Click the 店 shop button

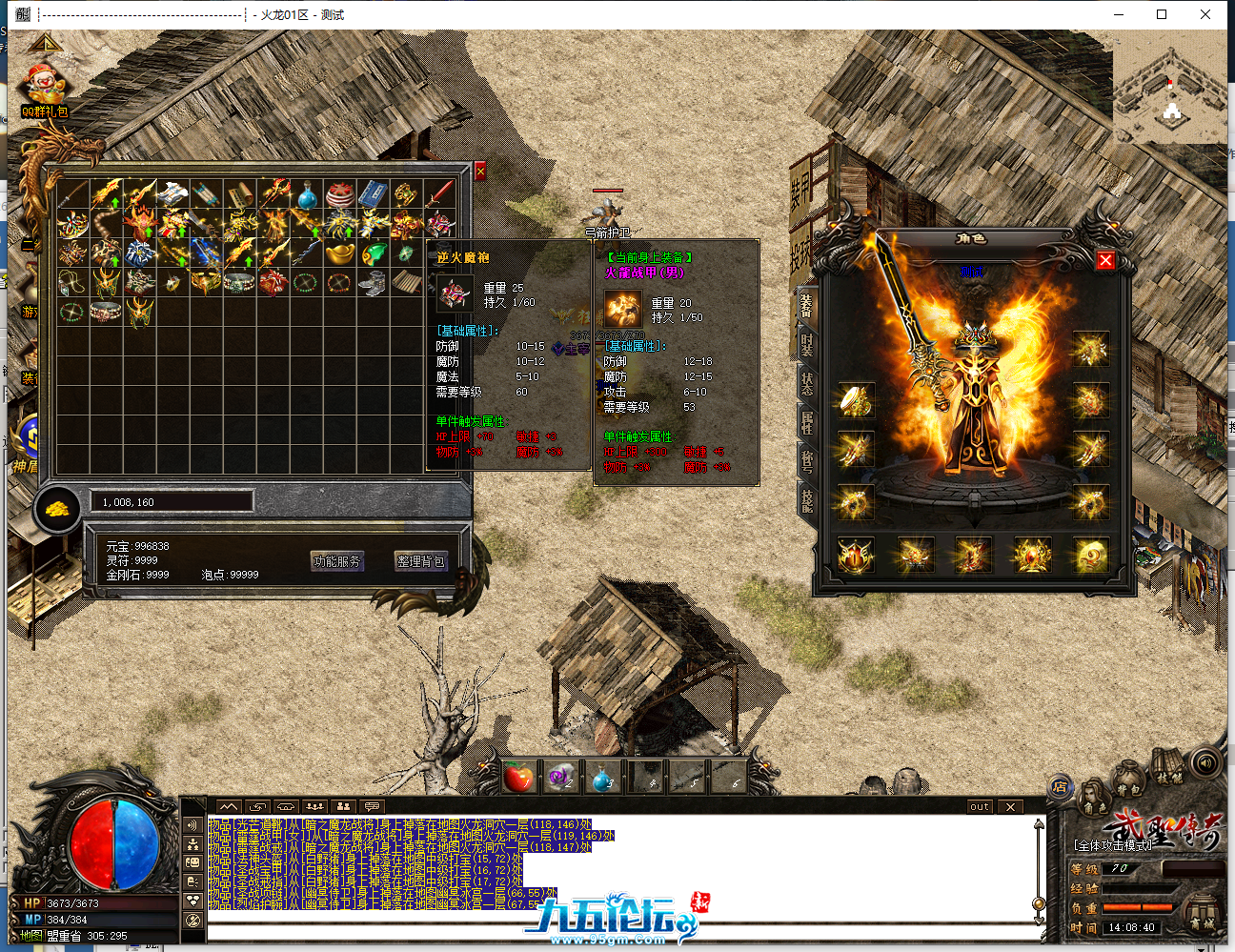click(x=1060, y=787)
